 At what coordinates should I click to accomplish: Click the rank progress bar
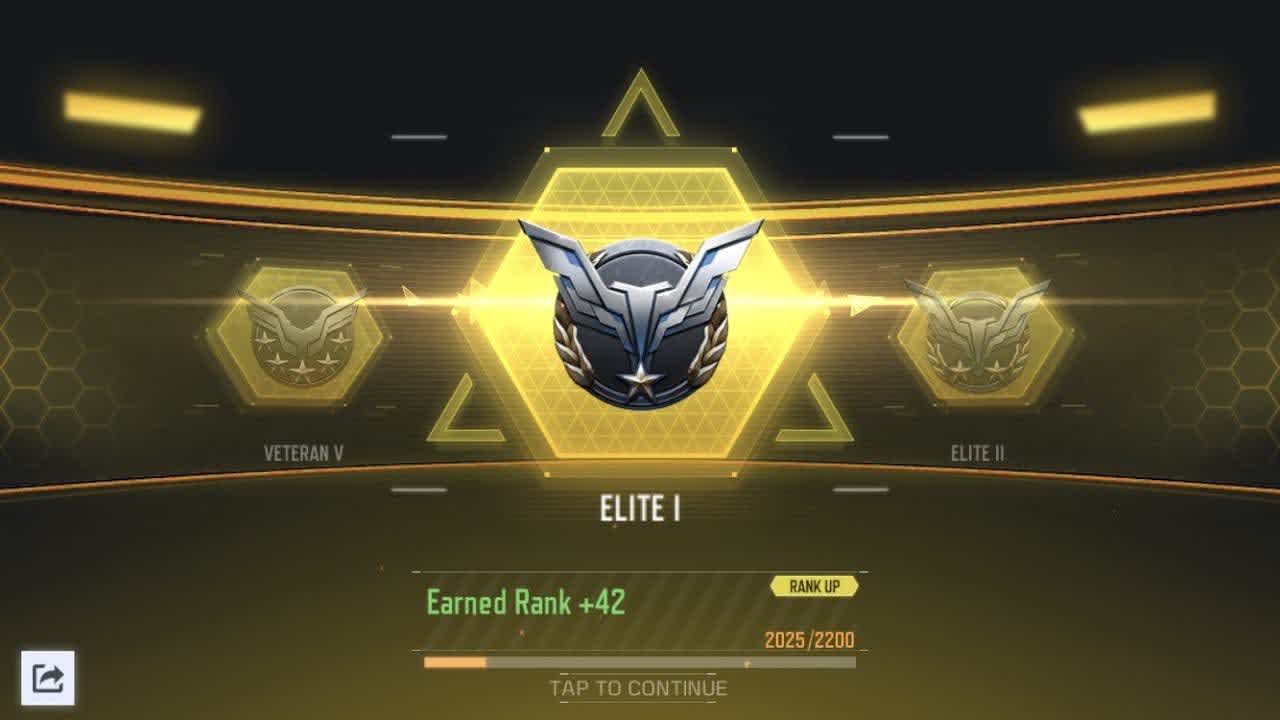click(x=640, y=662)
